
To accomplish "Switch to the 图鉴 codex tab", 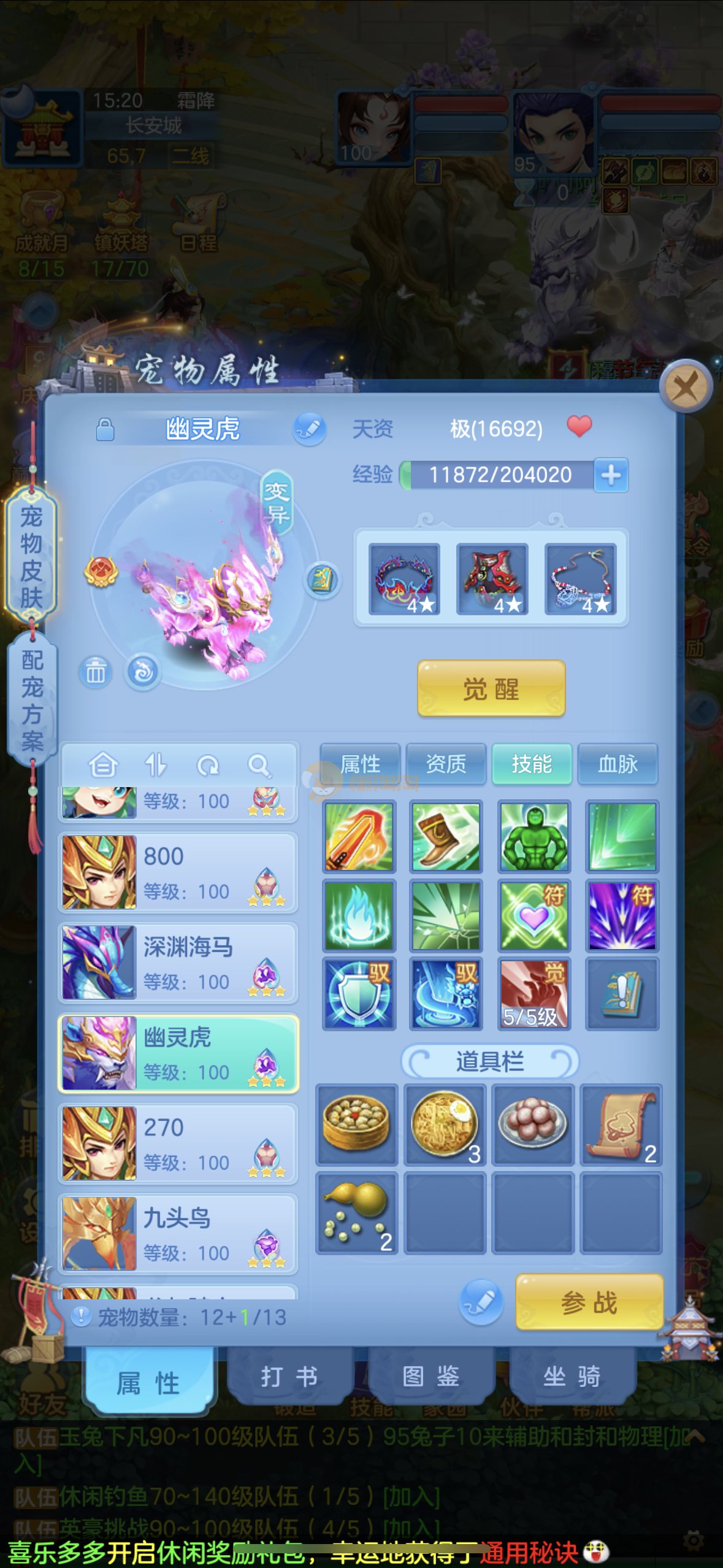I will (430, 1377).
